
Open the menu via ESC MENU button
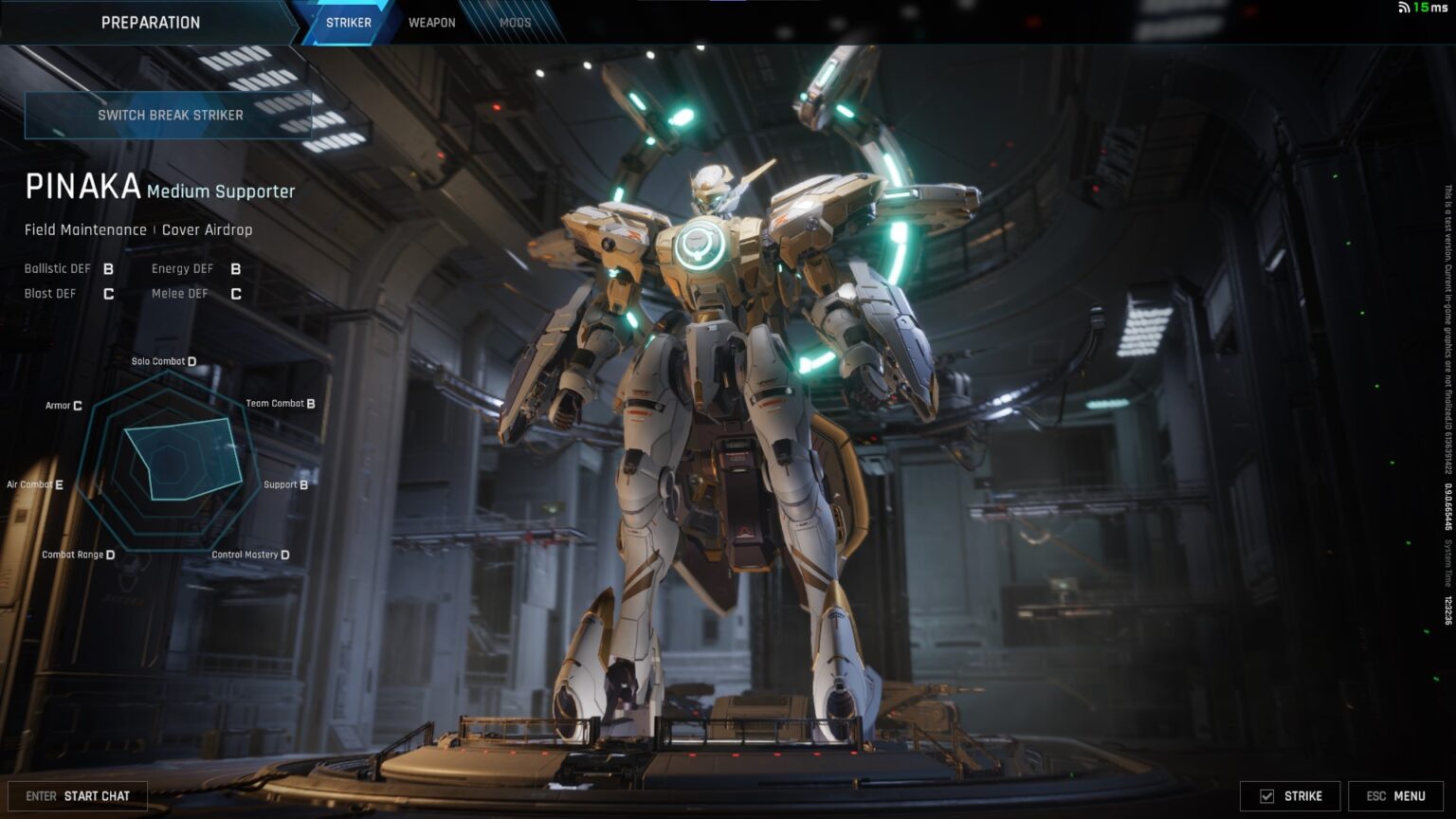click(1393, 796)
